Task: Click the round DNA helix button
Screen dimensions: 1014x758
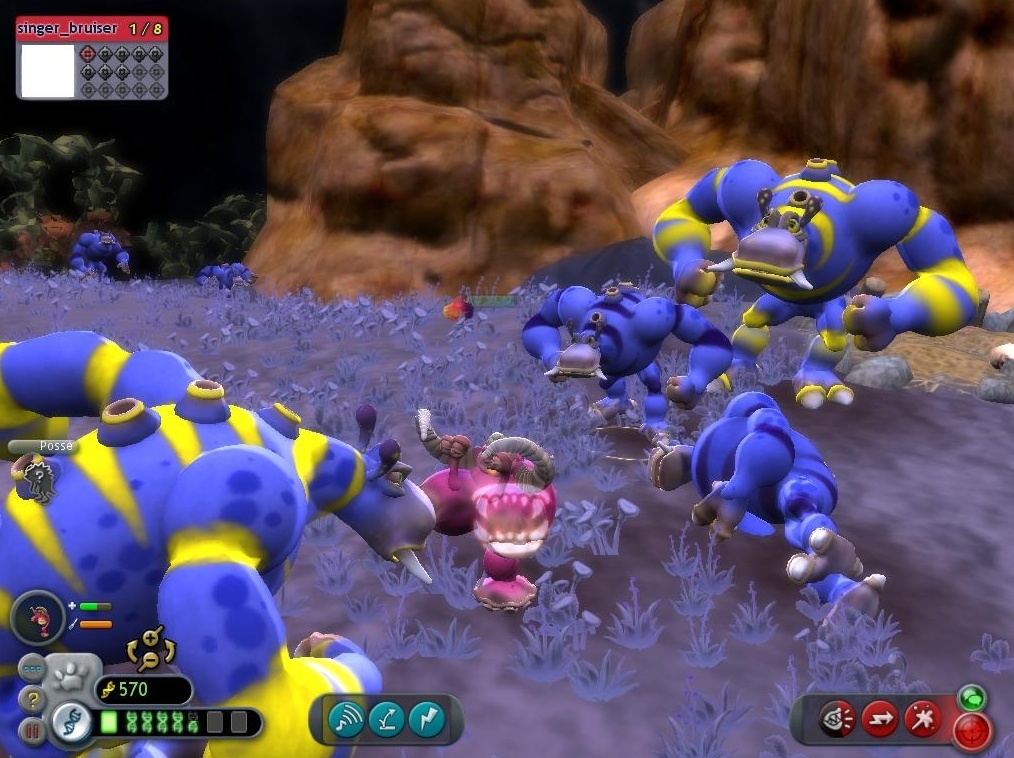Action: [x=71, y=722]
